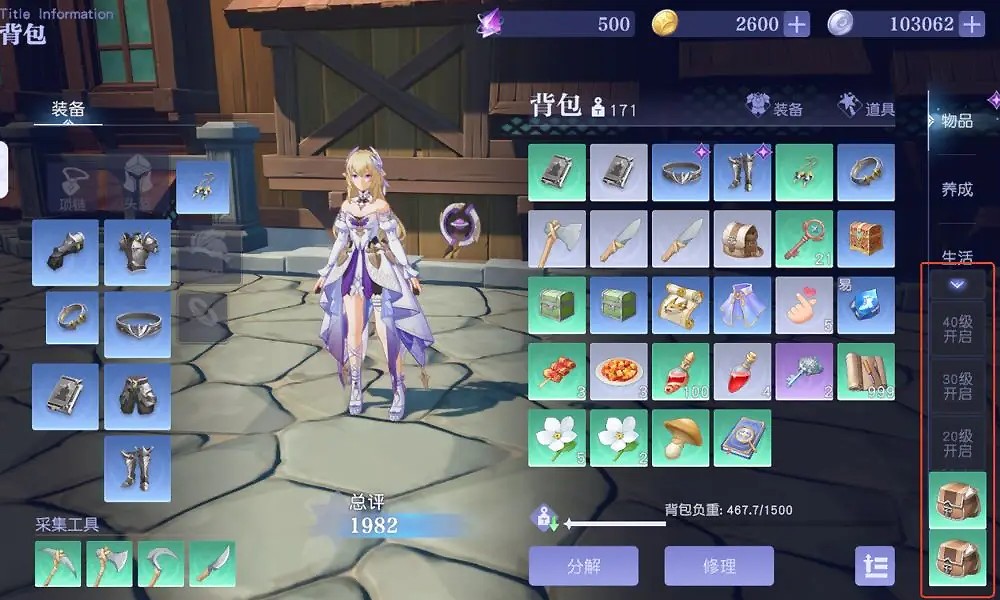Expand the side bag list down arrow
Viewport: 1000px width, 600px height.
[x=957, y=284]
